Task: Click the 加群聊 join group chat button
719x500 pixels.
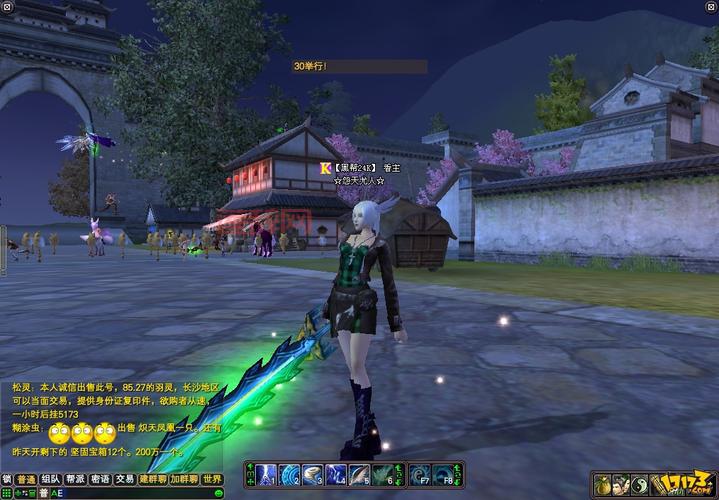Action: [183, 479]
